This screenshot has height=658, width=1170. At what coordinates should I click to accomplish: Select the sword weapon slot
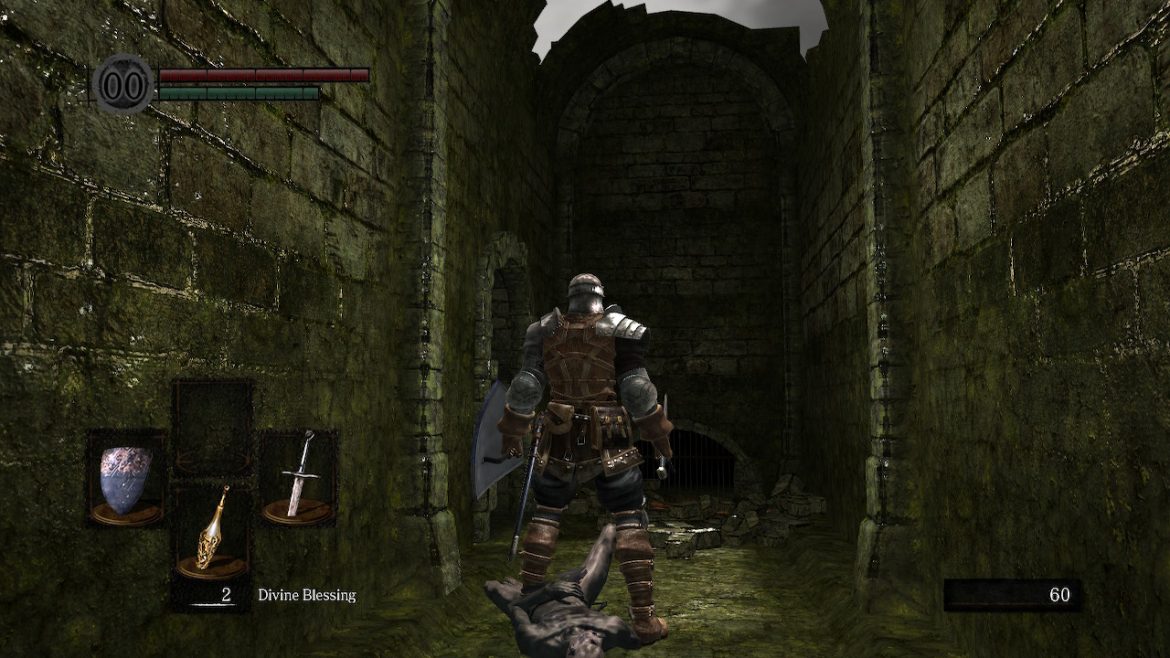299,478
